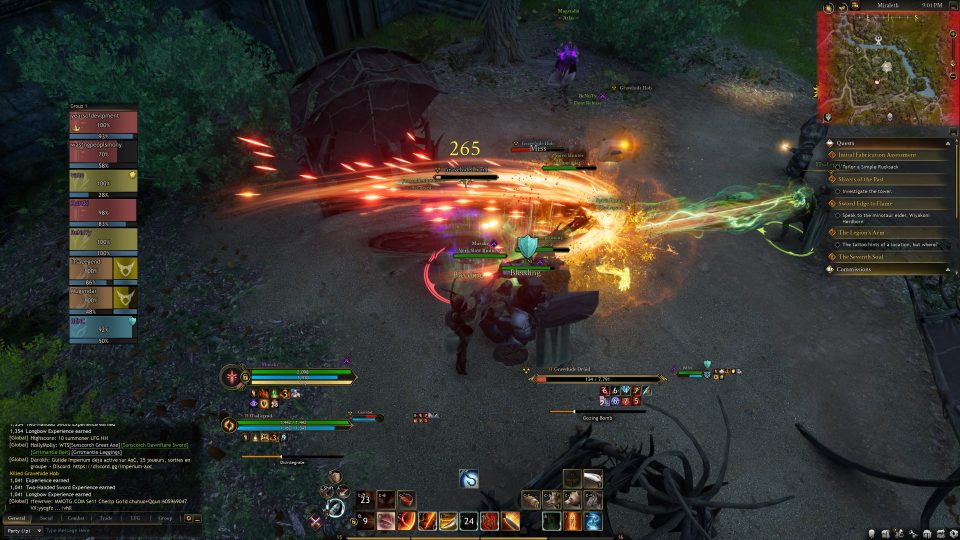Open the Party chat channel dropdown
The image size is (960, 540).
point(22,530)
